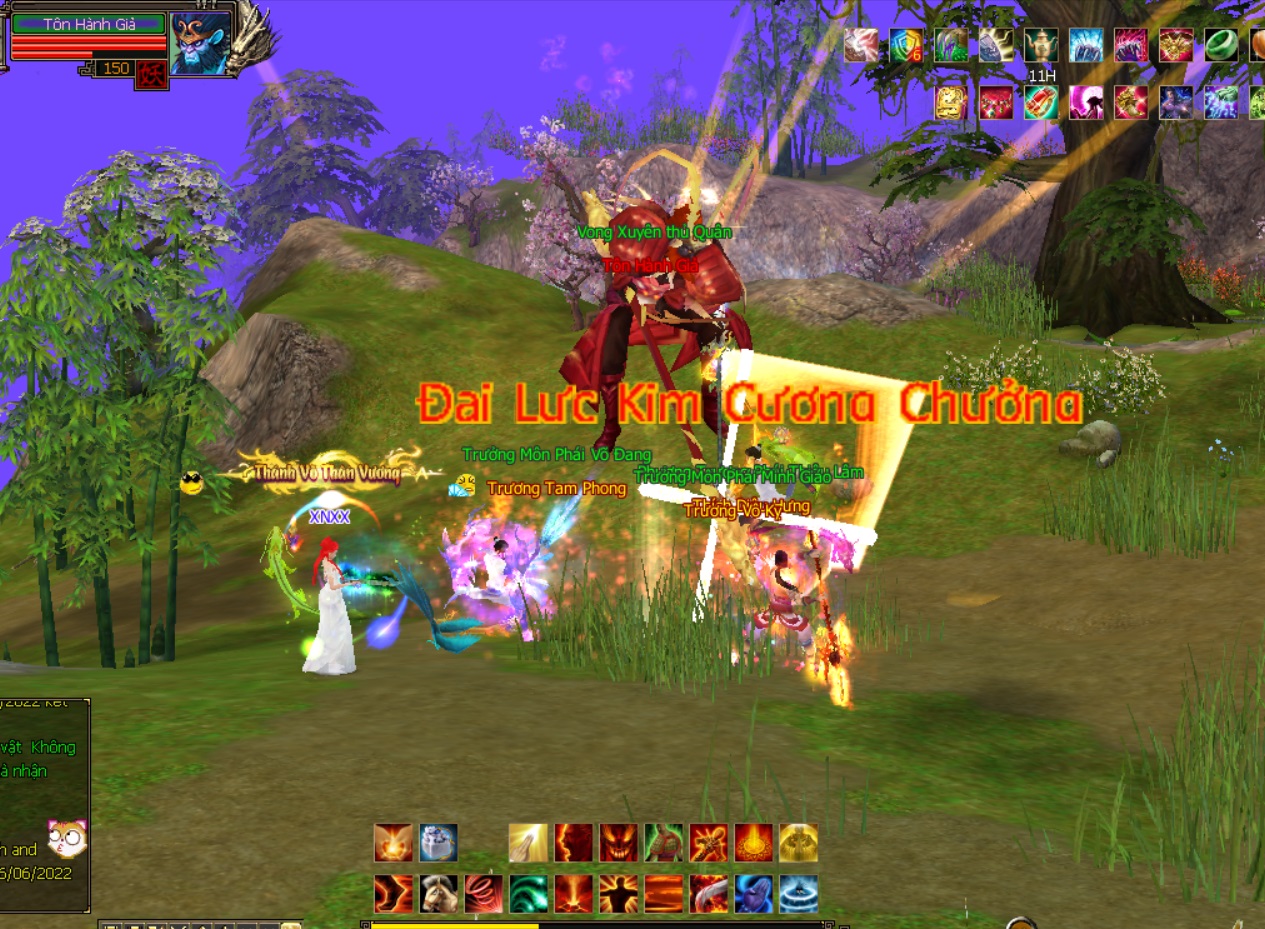The height and width of the screenshot is (929, 1265).
Task: Cast the blue water ring skill
Action: [x=798, y=893]
